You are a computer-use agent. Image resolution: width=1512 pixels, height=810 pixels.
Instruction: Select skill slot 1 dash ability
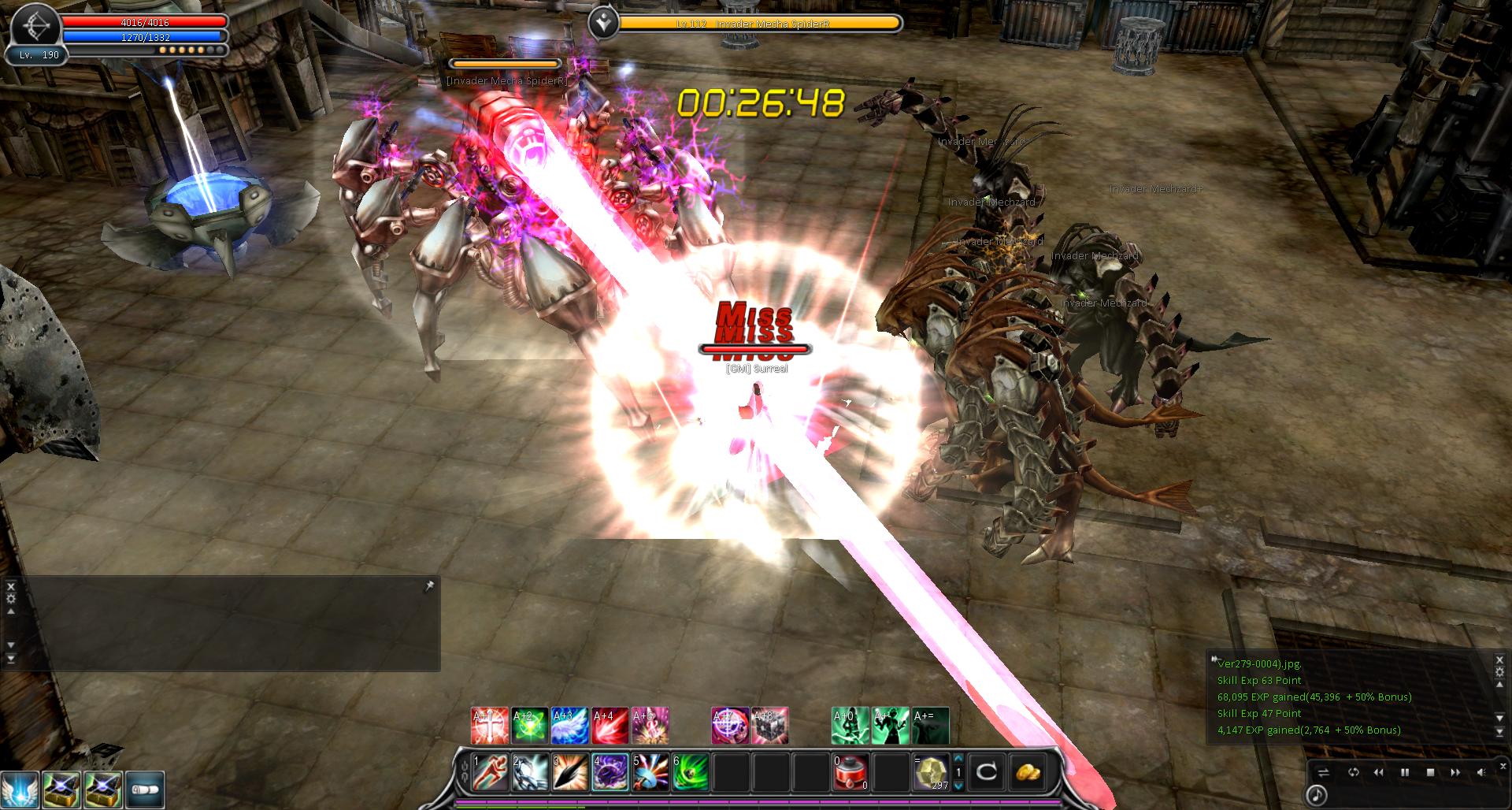(x=490, y=773)
